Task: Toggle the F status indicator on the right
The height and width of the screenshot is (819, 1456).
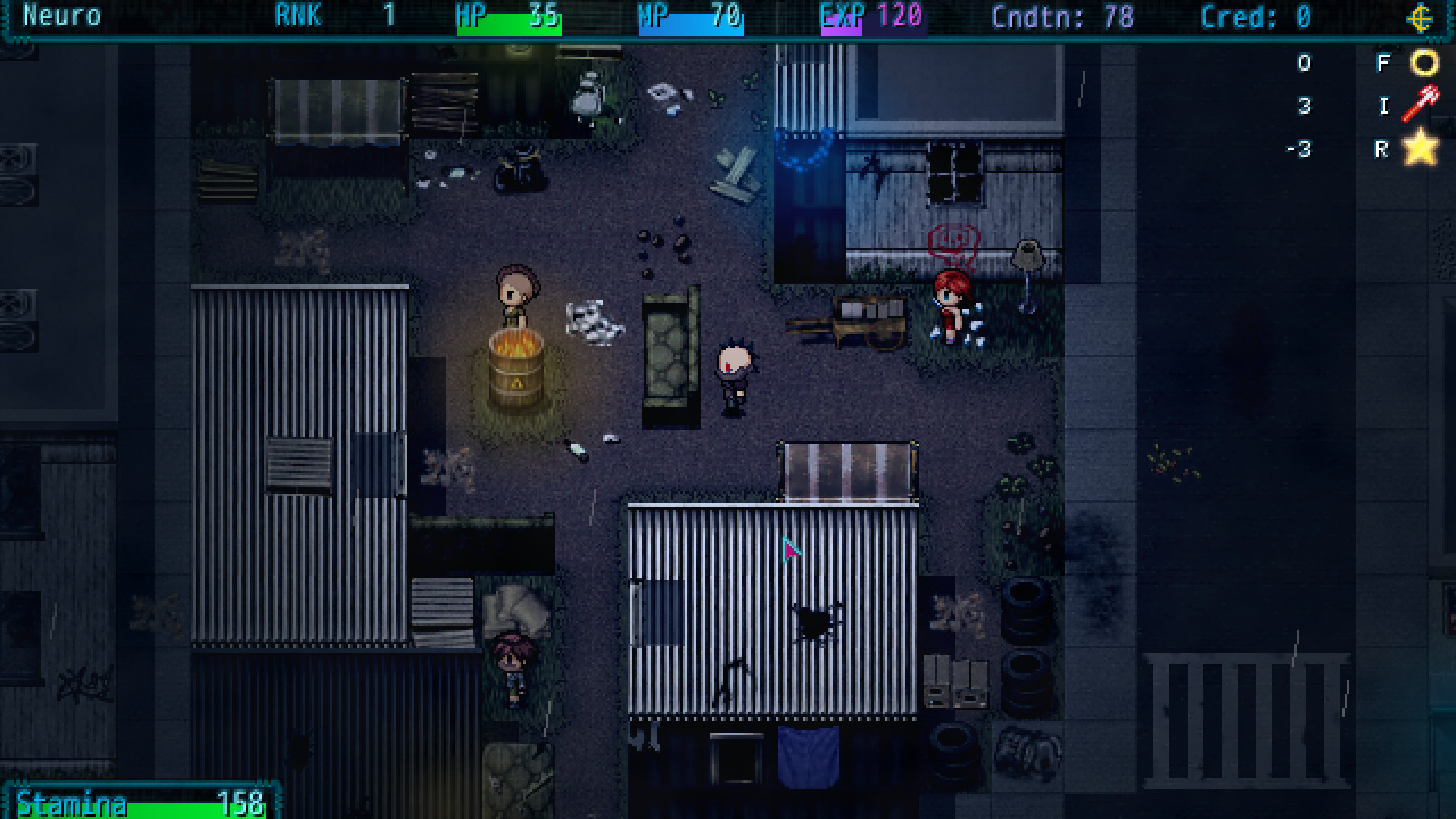Action: (1383, 64)
